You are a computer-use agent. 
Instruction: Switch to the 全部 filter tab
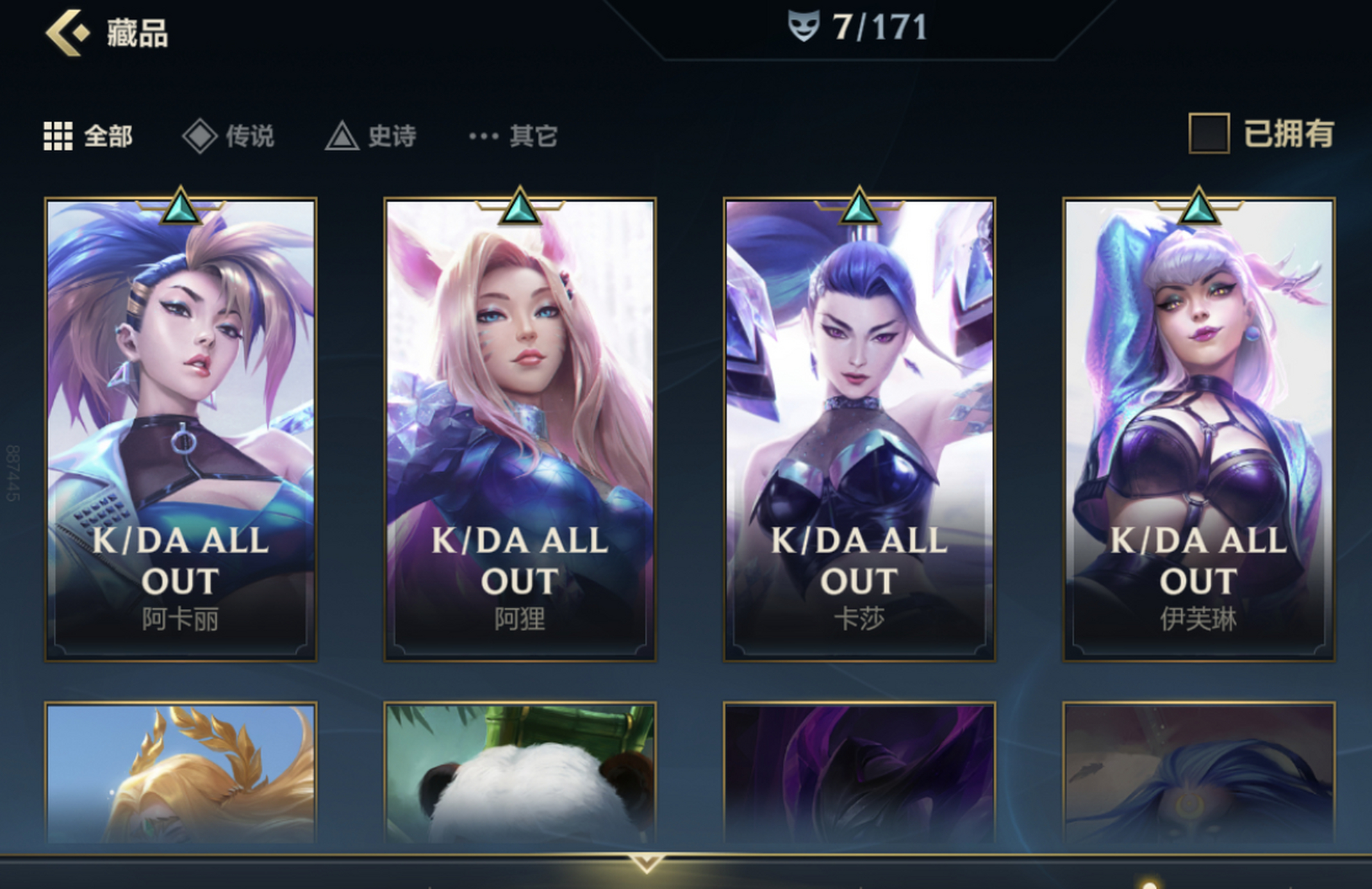[x=88, y=136]
